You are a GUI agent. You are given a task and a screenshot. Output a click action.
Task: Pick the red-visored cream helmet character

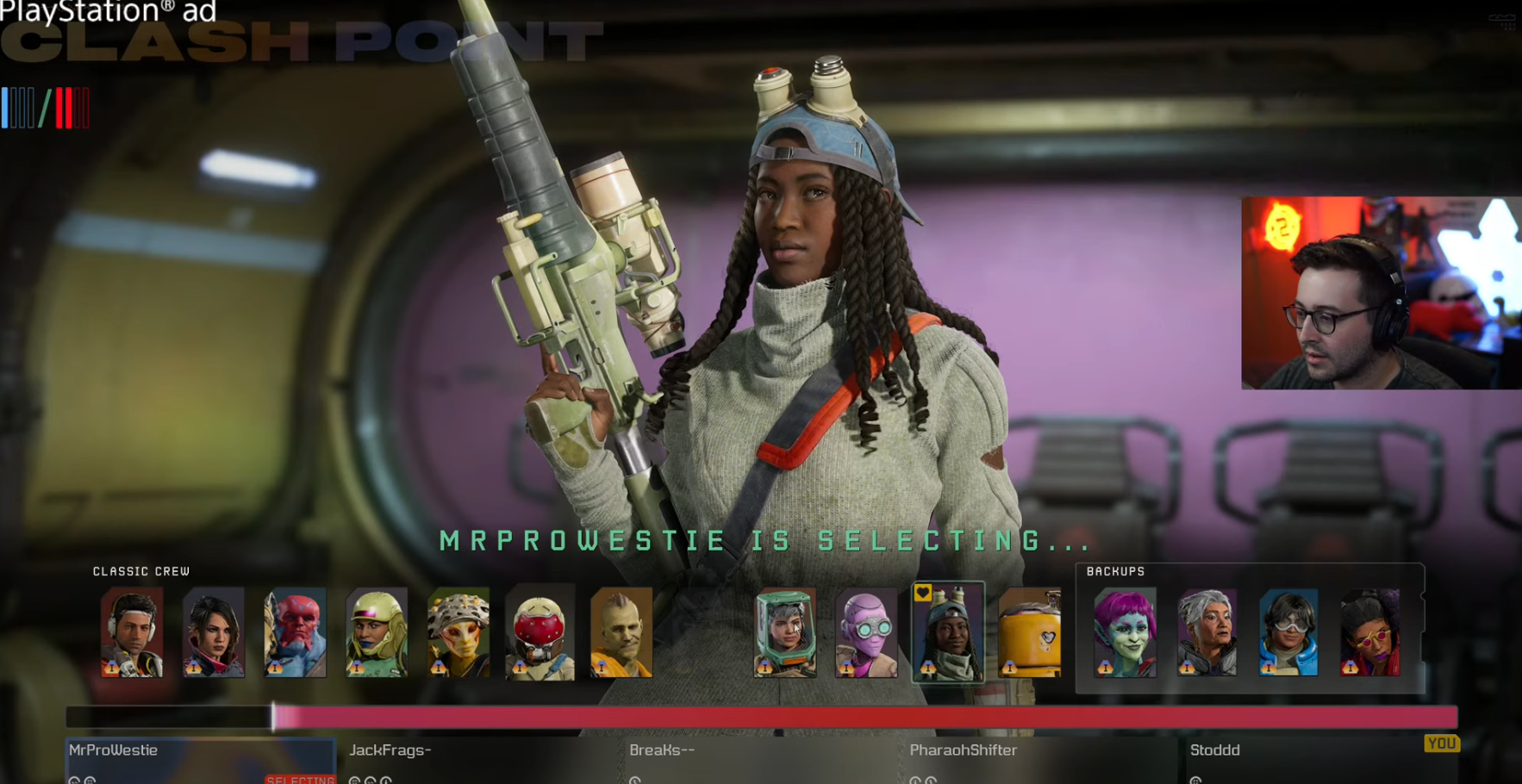click(540, 632)
